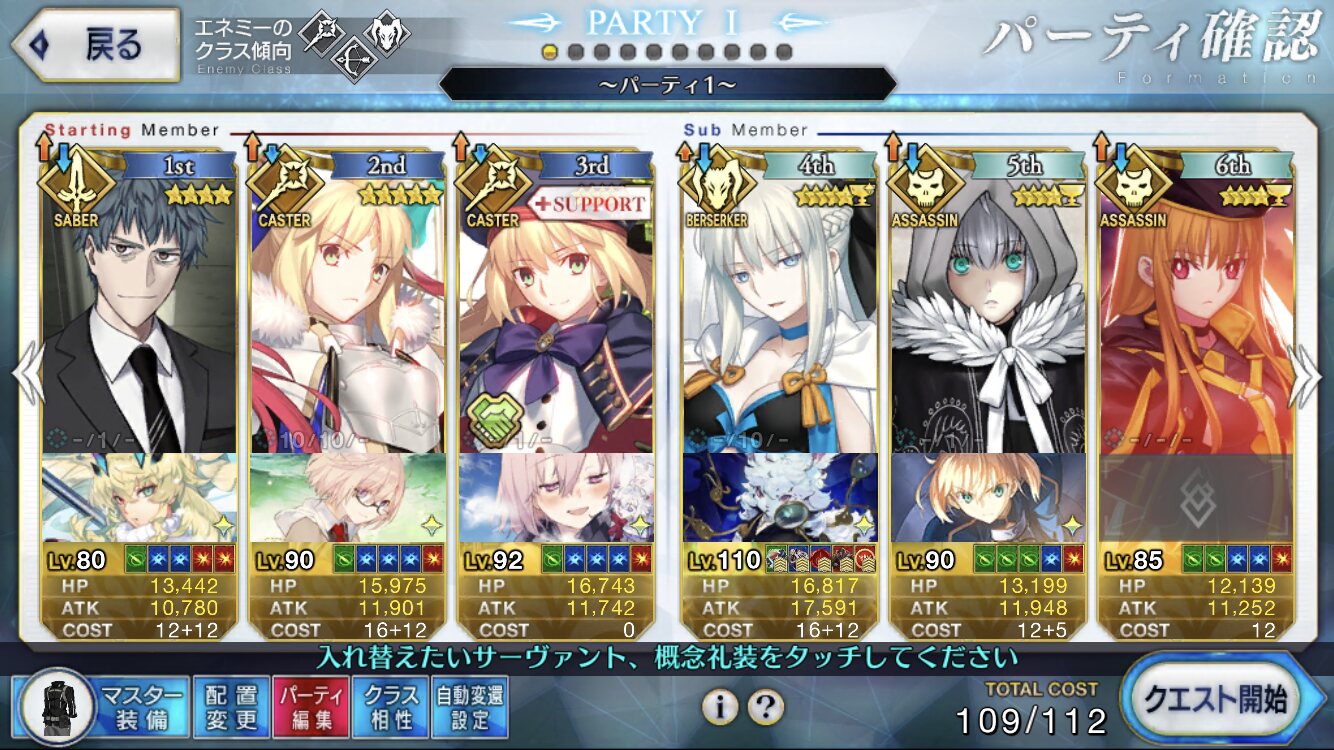Choose the 6th slot Assassin servant card
This screenshot has width=1334, height=750.
pyautogui.click(x=1196, y=310)
